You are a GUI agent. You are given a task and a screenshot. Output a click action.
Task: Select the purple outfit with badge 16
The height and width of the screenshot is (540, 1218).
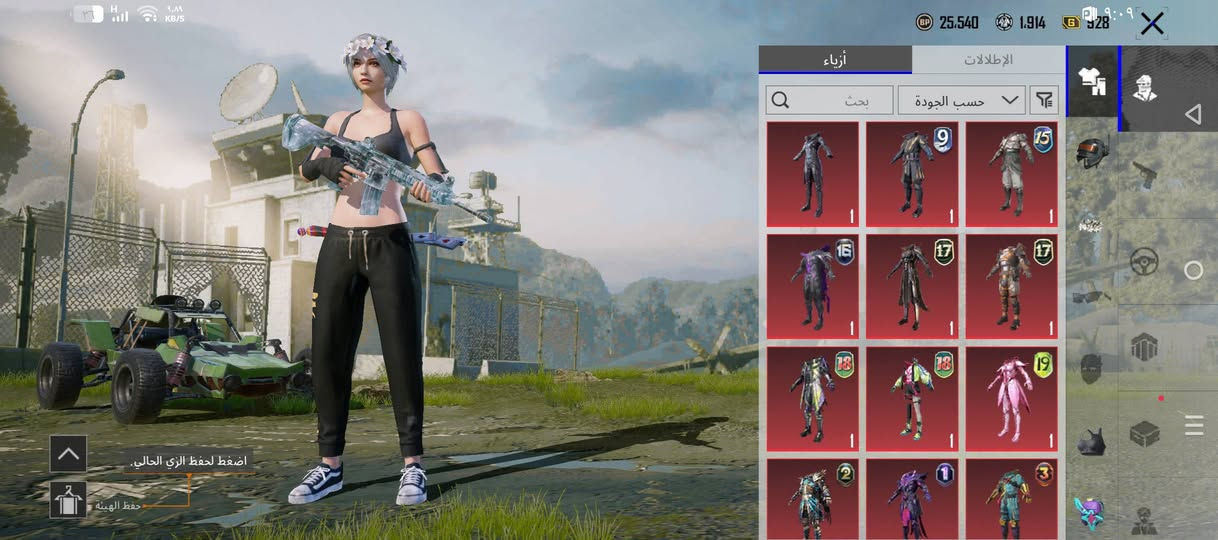pyautogui.click(x=812, y=287)
